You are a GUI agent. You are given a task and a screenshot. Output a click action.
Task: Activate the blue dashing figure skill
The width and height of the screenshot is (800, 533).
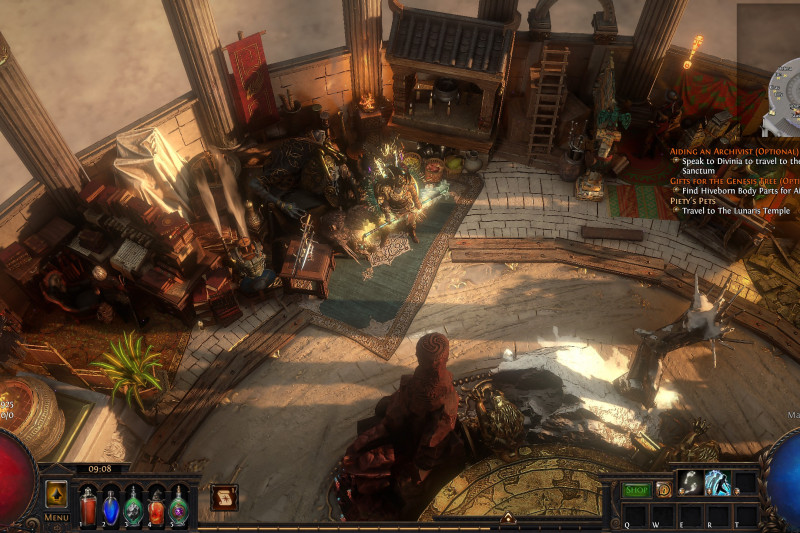717,483
